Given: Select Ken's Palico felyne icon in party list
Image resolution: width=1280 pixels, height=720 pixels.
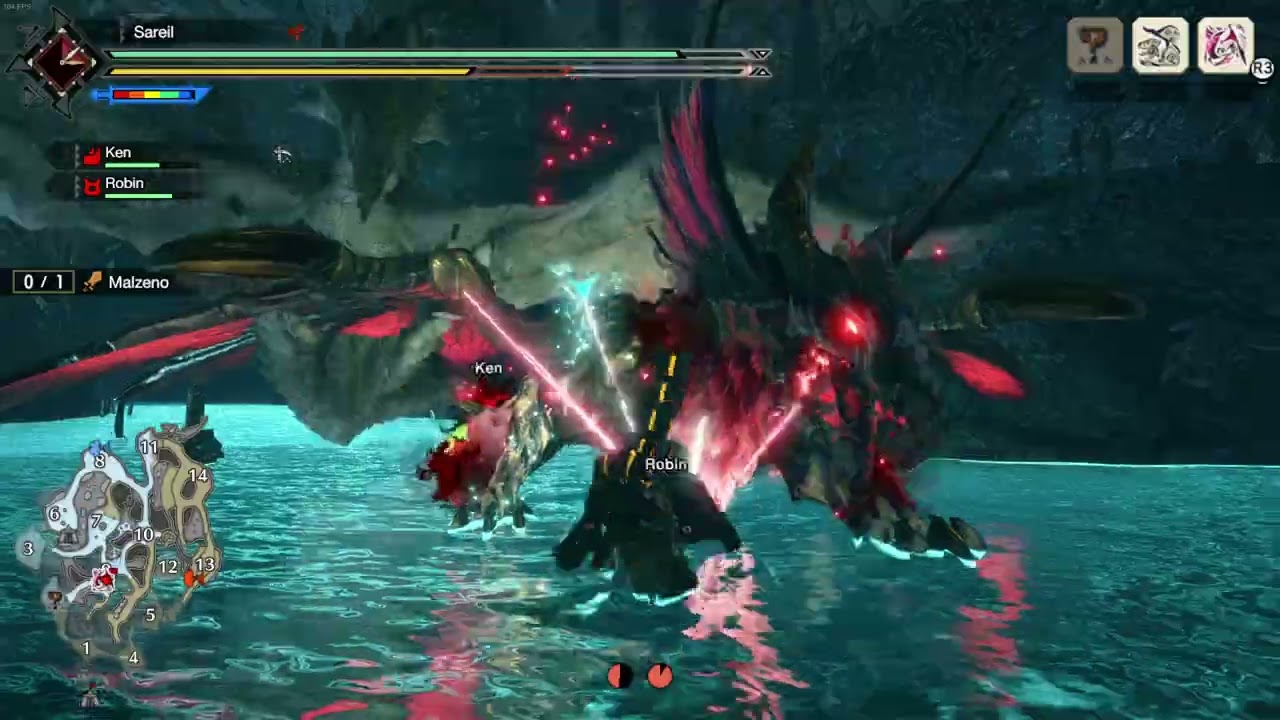Looking at the screenshot, I should (x=92, y=152).
